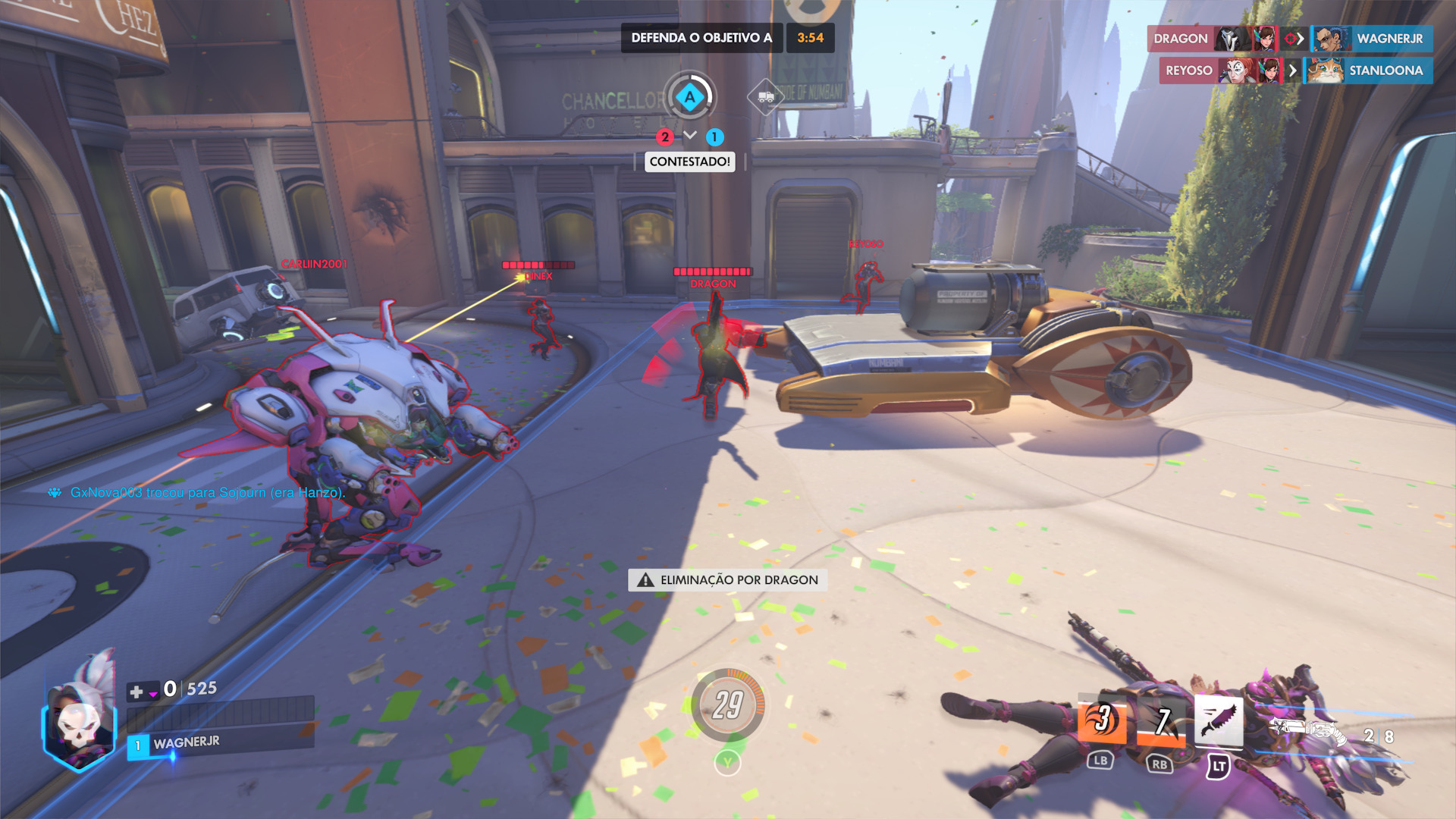The image size is (1456, 819).
Task: Trigger the orange swirl ability on cooldown 3
Action: tap(1101, 720)
